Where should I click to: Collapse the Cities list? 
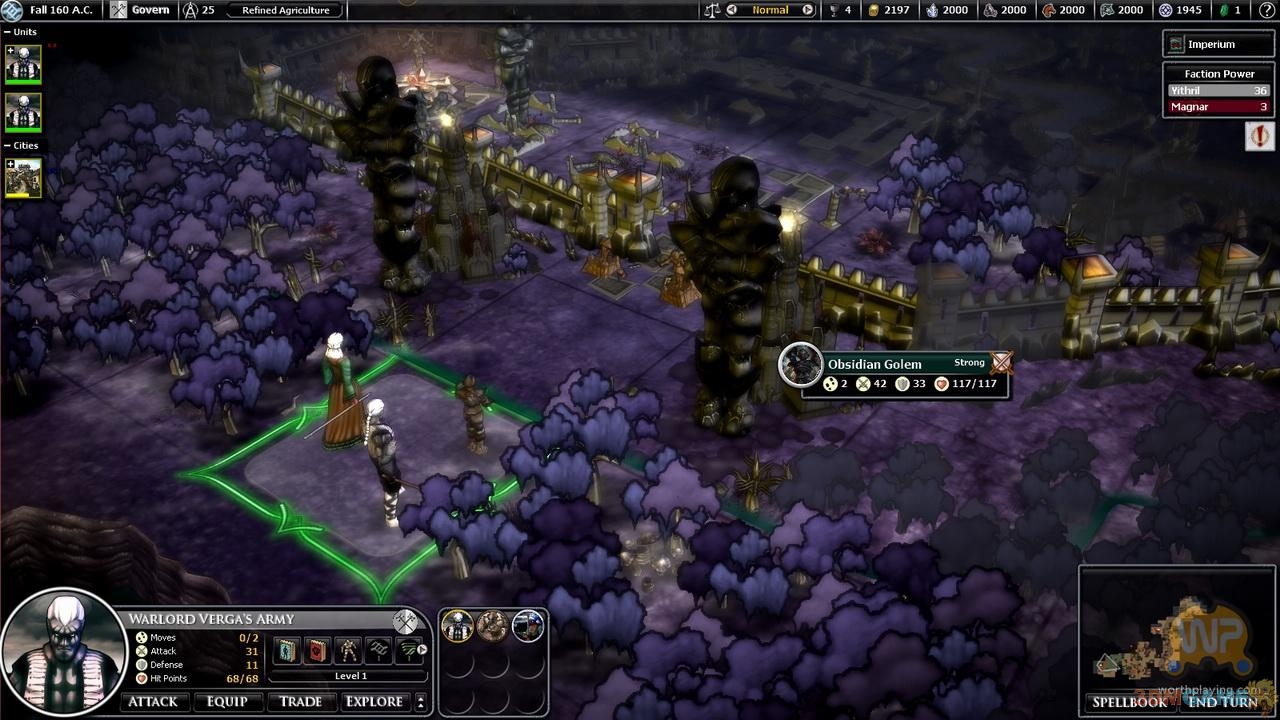tap(8, 146)
